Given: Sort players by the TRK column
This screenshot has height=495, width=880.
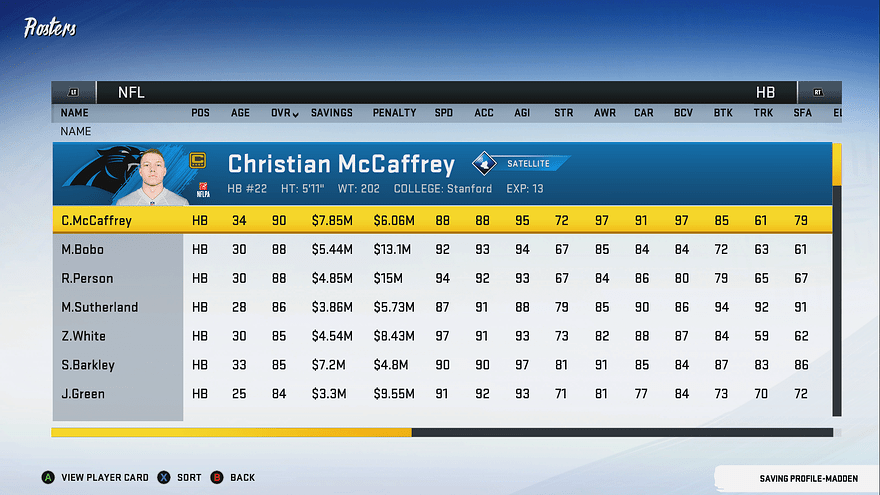Looking at the screenshot, I should [x=763, y=113].
